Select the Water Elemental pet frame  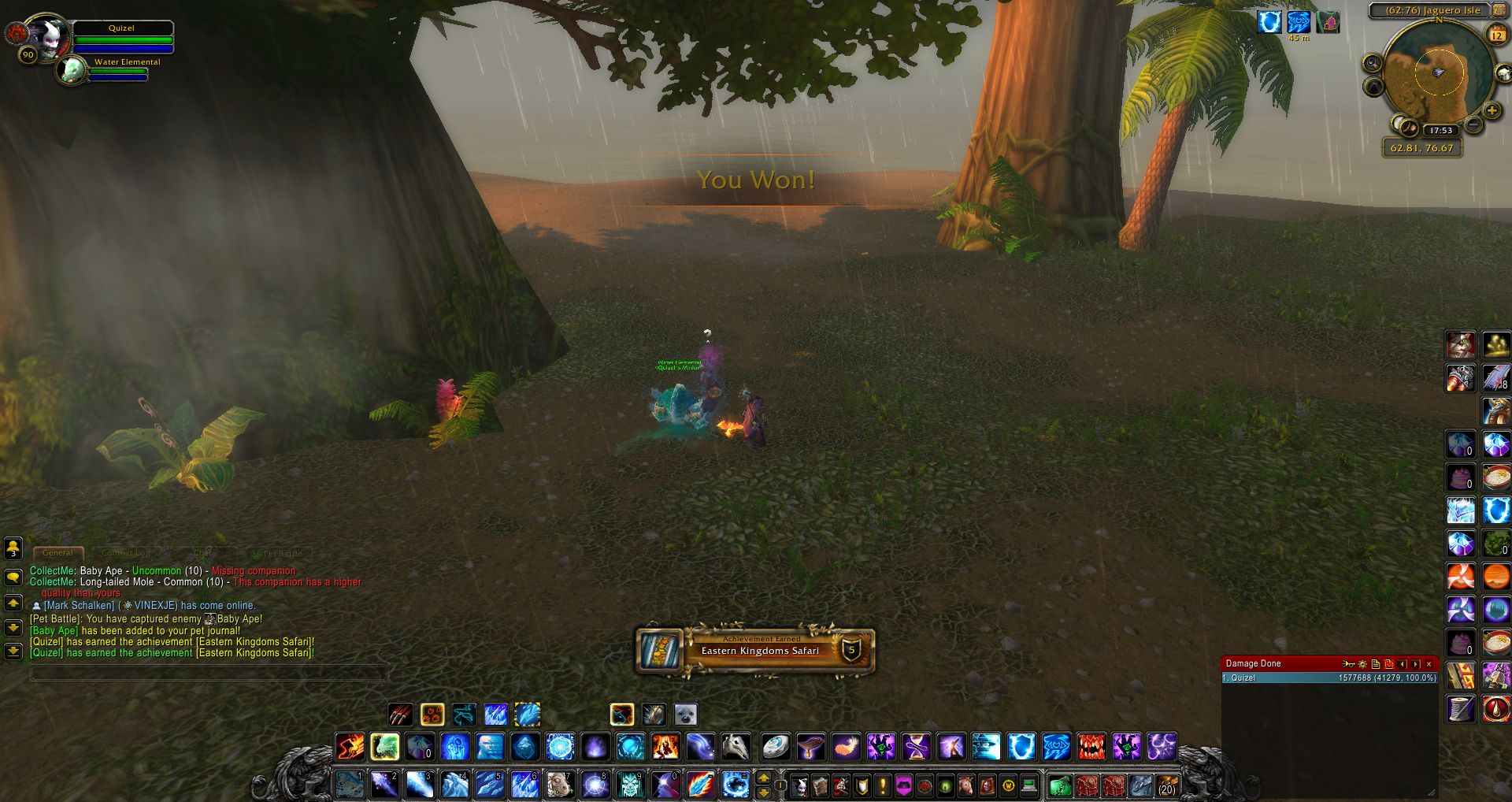coord(72,70)
